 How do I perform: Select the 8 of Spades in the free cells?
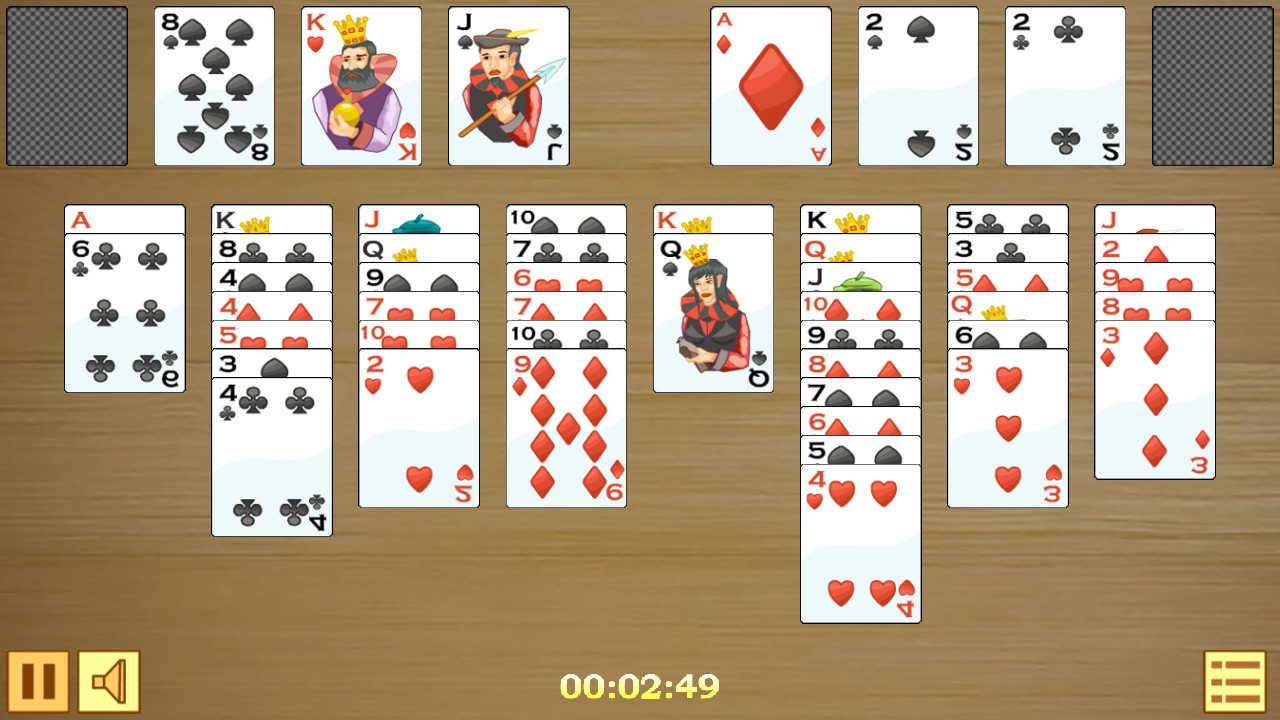(213, 86)
